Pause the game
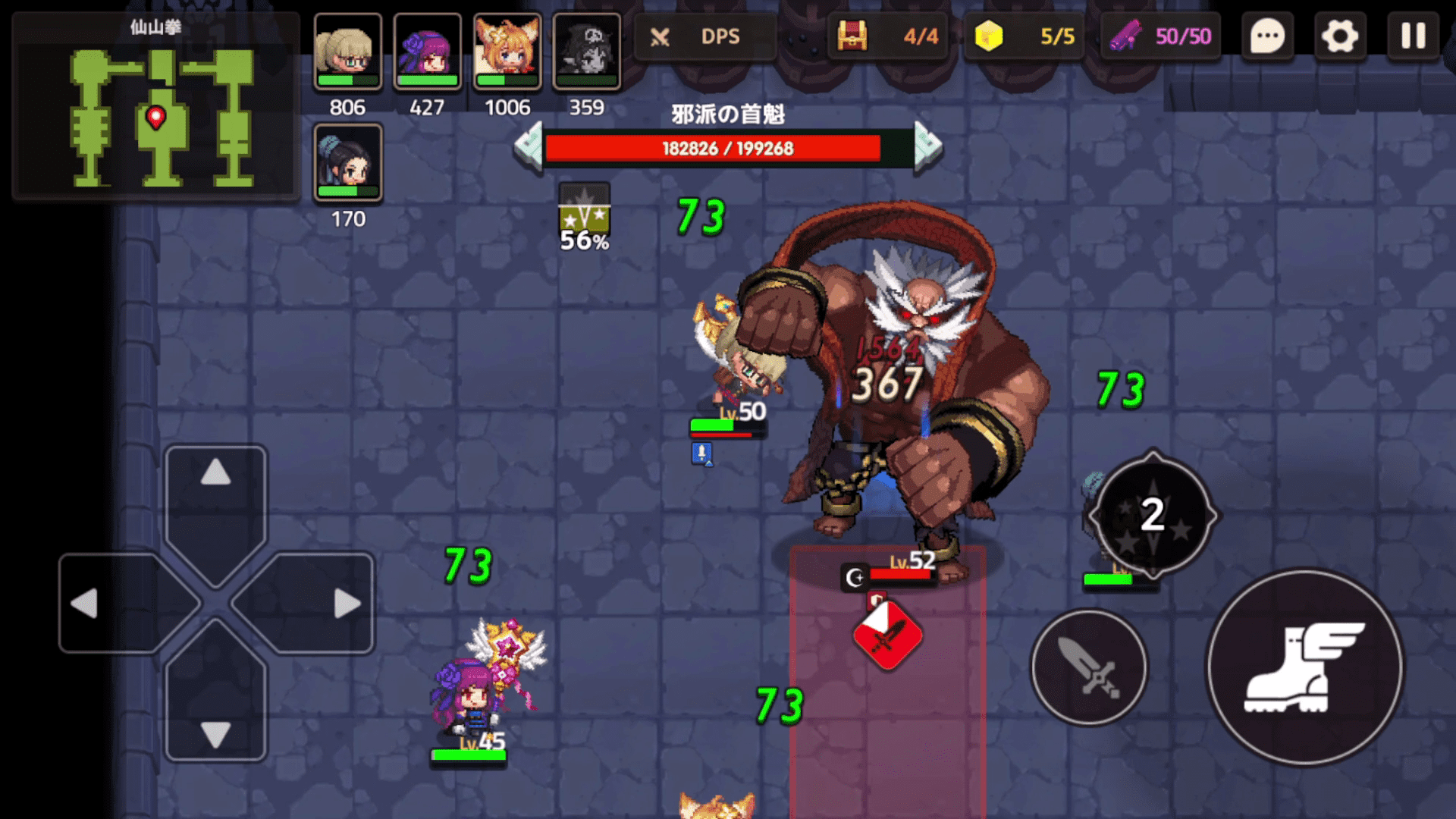 1413,36
